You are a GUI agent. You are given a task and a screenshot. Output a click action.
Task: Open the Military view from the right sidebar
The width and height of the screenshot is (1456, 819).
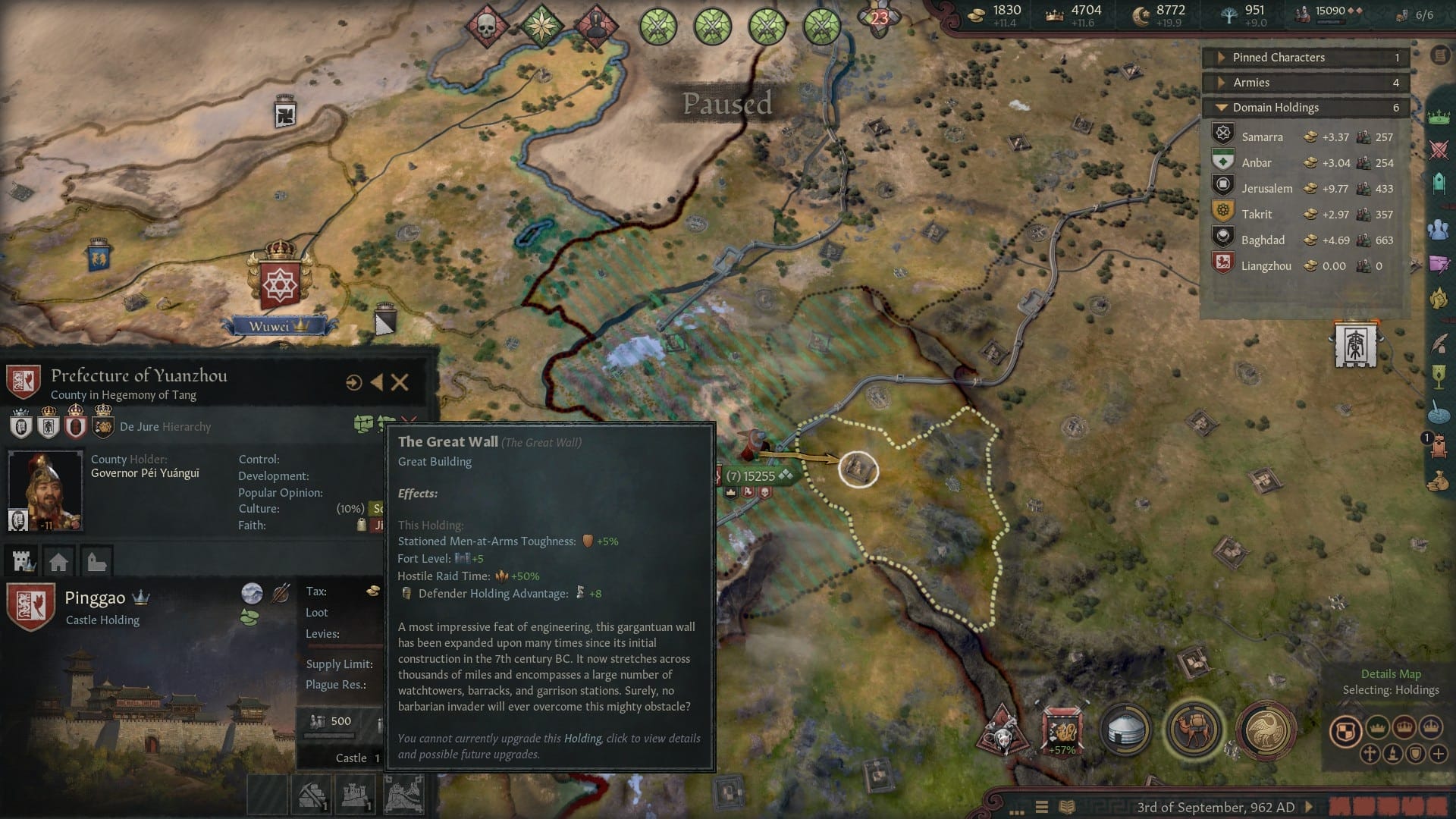point(1439,151)
